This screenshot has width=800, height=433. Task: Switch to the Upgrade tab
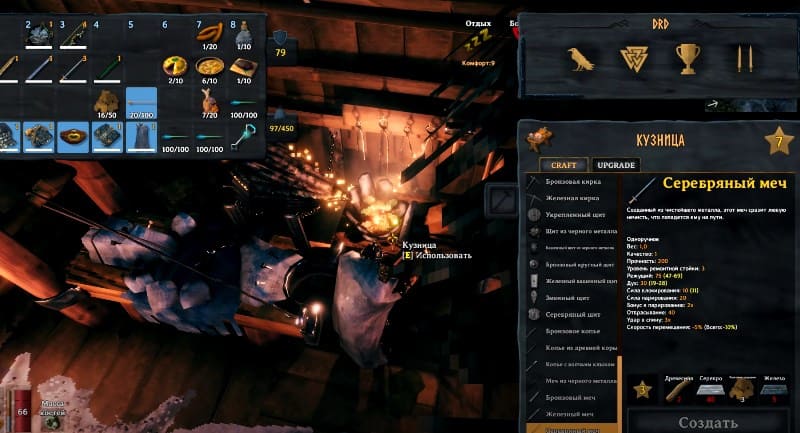(x=615, y=165)
